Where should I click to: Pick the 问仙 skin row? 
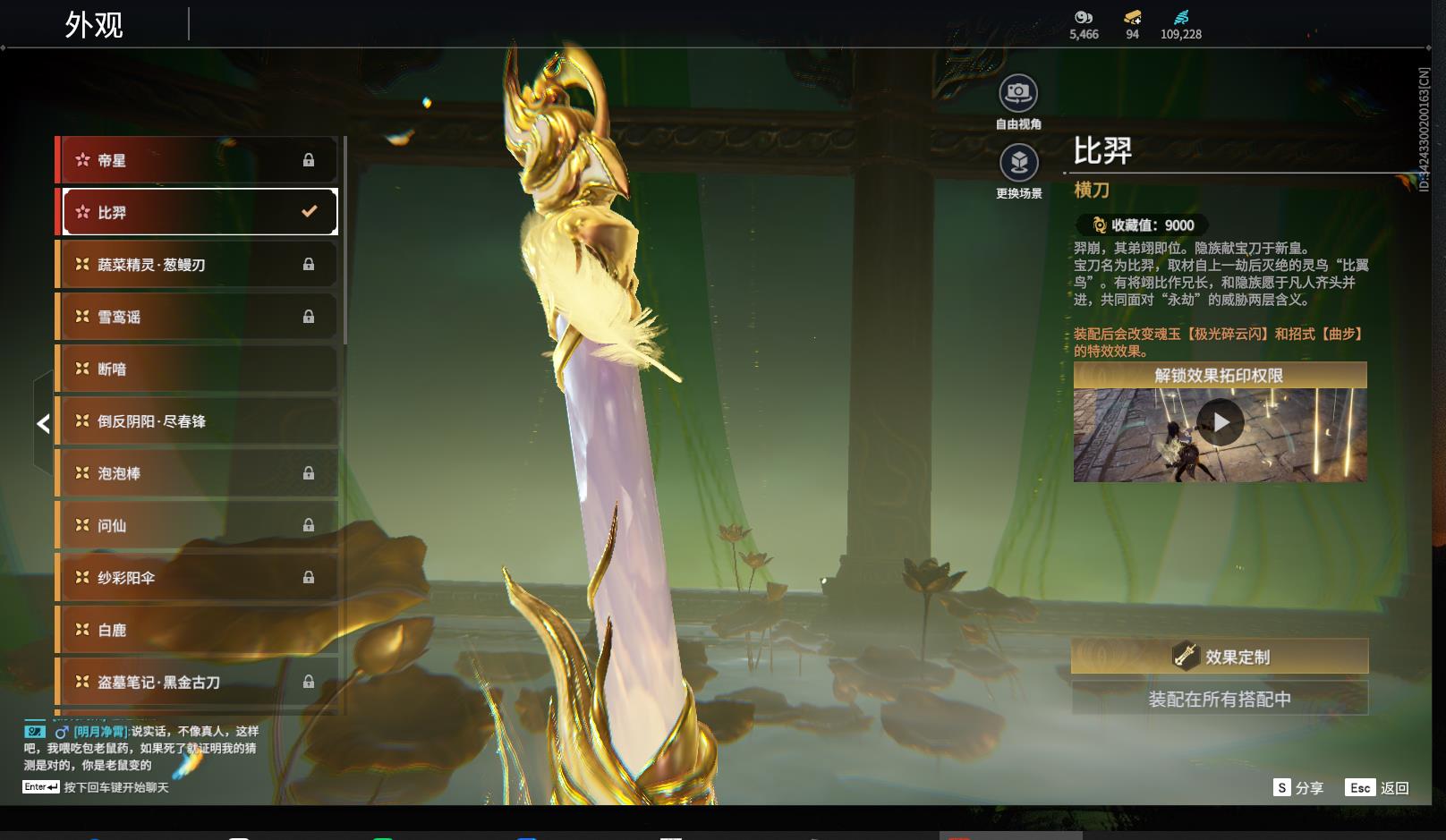pyautogui.click(x=197, y=525)
